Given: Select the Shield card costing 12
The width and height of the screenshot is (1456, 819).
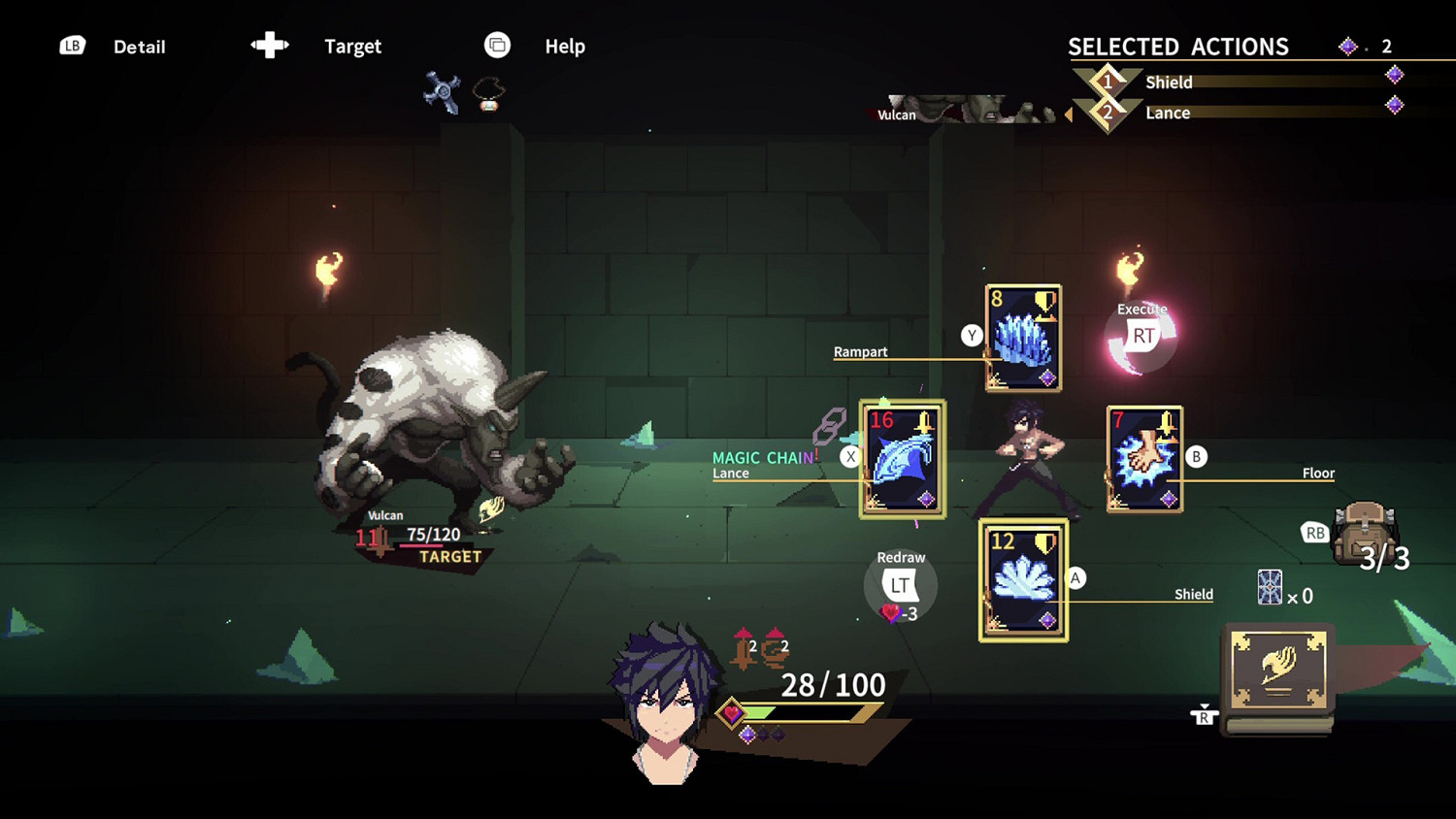Looking at the screenshot, I should click(x=1023, y=580).
